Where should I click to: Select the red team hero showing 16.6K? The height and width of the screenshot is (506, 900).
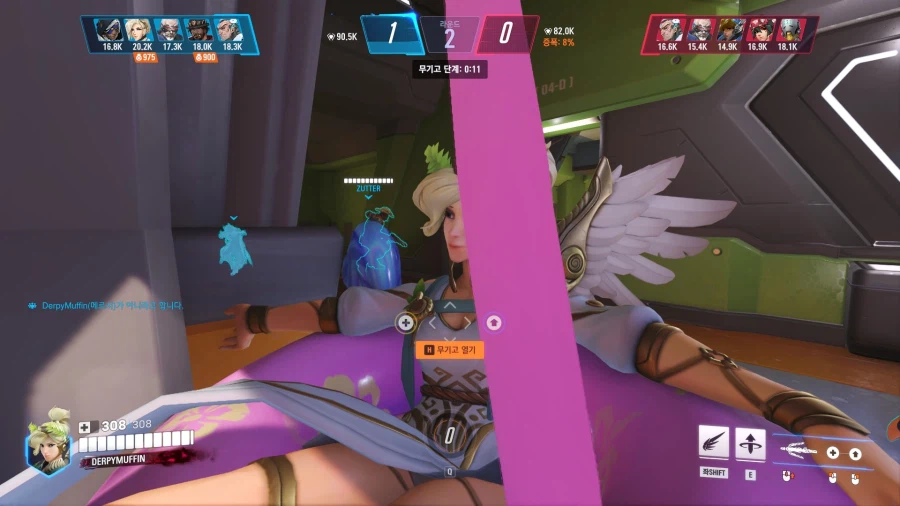669,30
